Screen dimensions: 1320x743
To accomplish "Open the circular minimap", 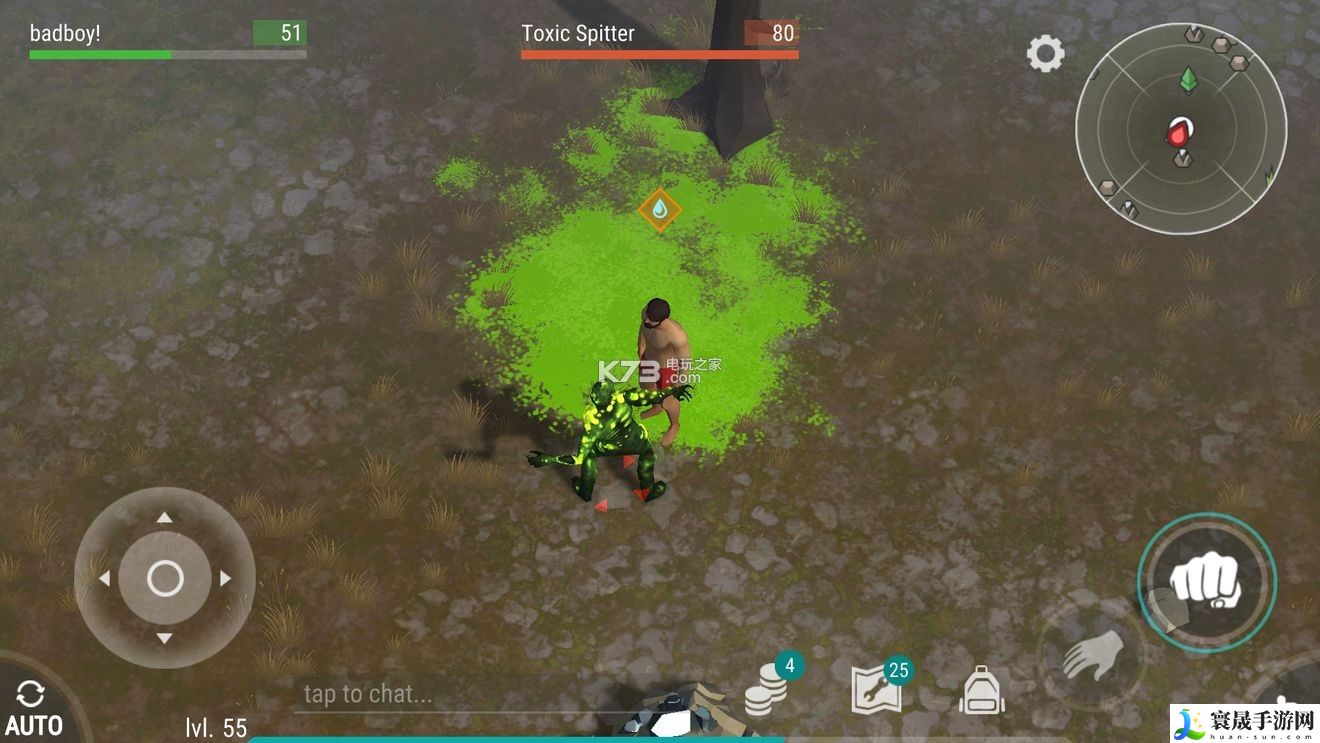I will point(1180,129).
